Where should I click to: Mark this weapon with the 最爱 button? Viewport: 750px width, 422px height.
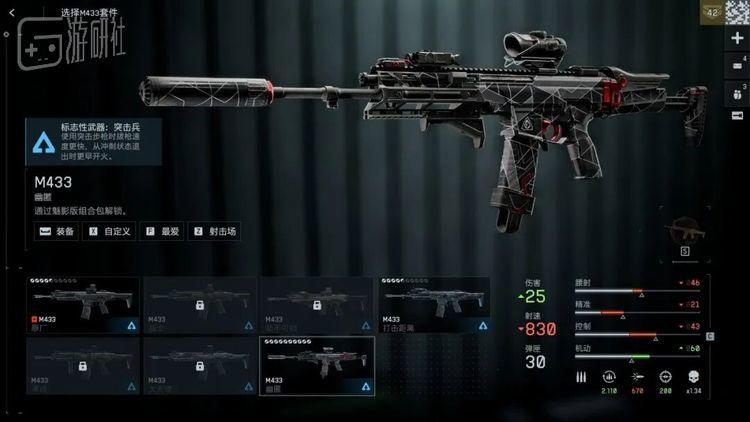[163, 231]
